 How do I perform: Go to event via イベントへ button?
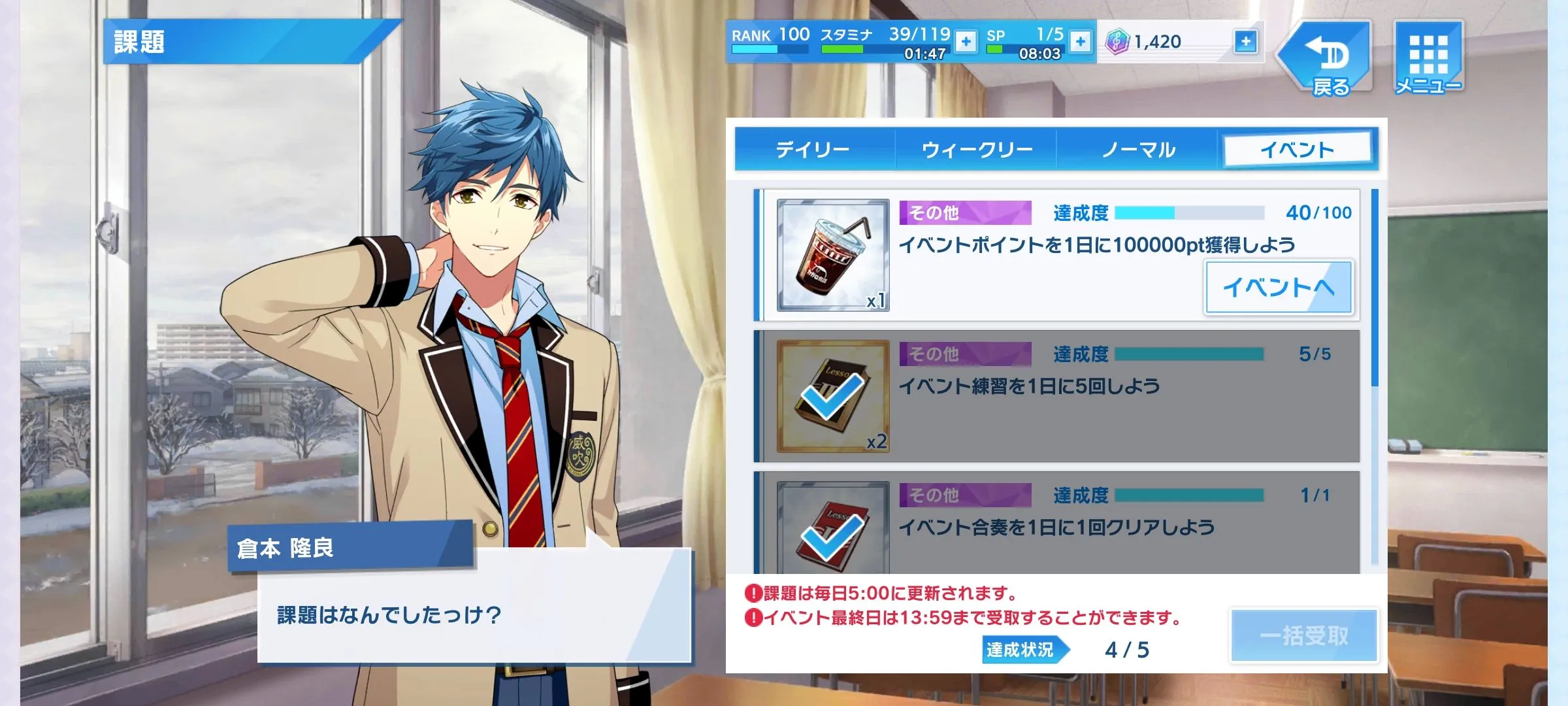tap(1278, 288)
